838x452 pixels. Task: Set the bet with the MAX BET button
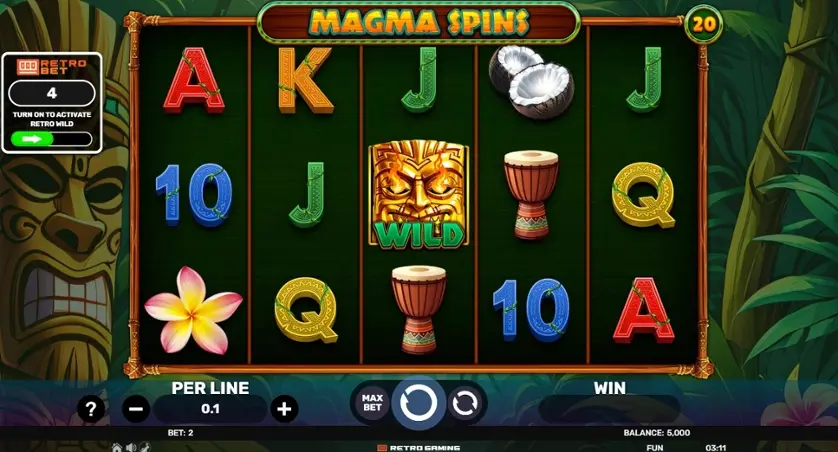pos(372,403)
